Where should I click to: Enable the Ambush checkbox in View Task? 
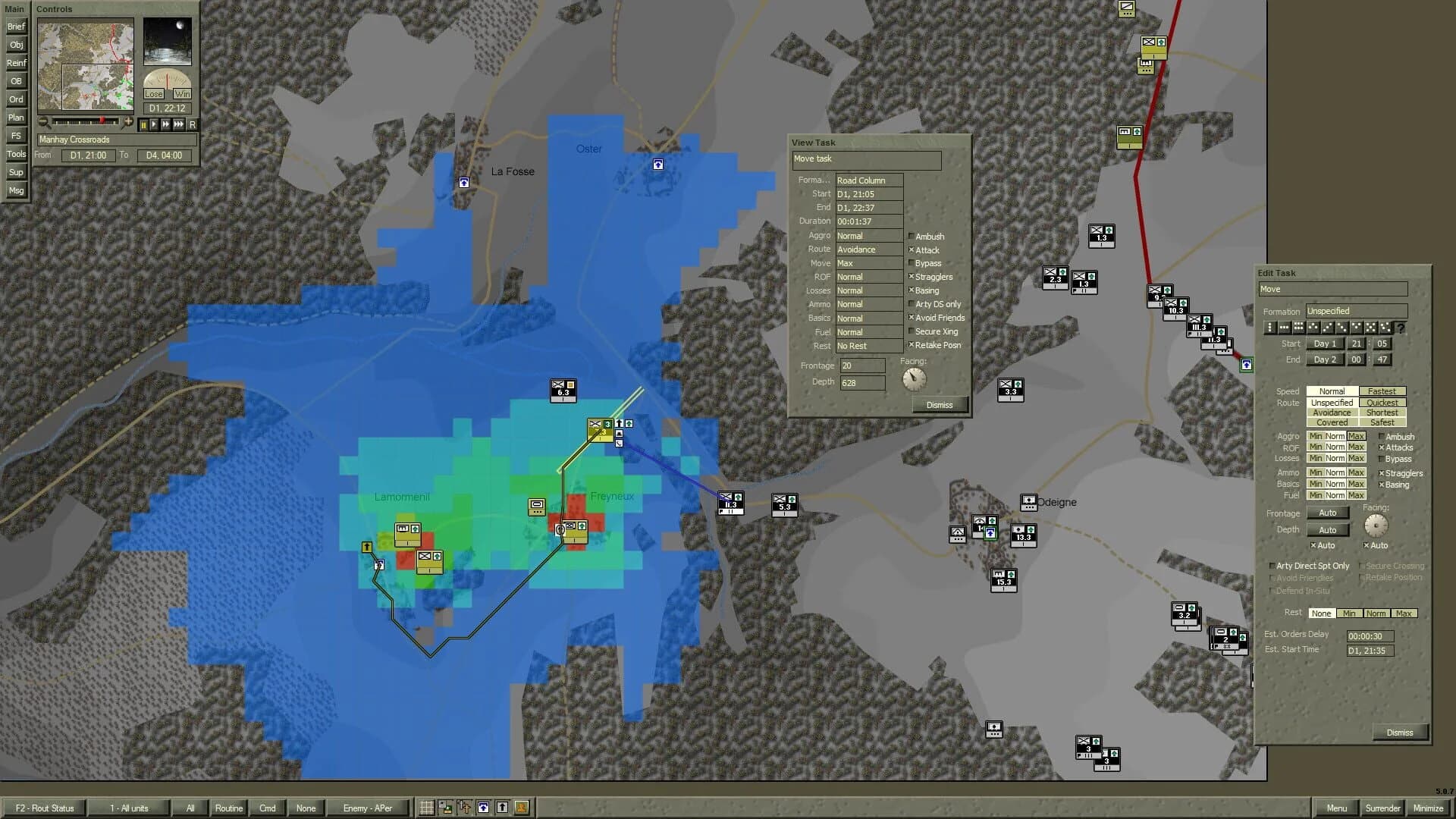click(911, 237)
